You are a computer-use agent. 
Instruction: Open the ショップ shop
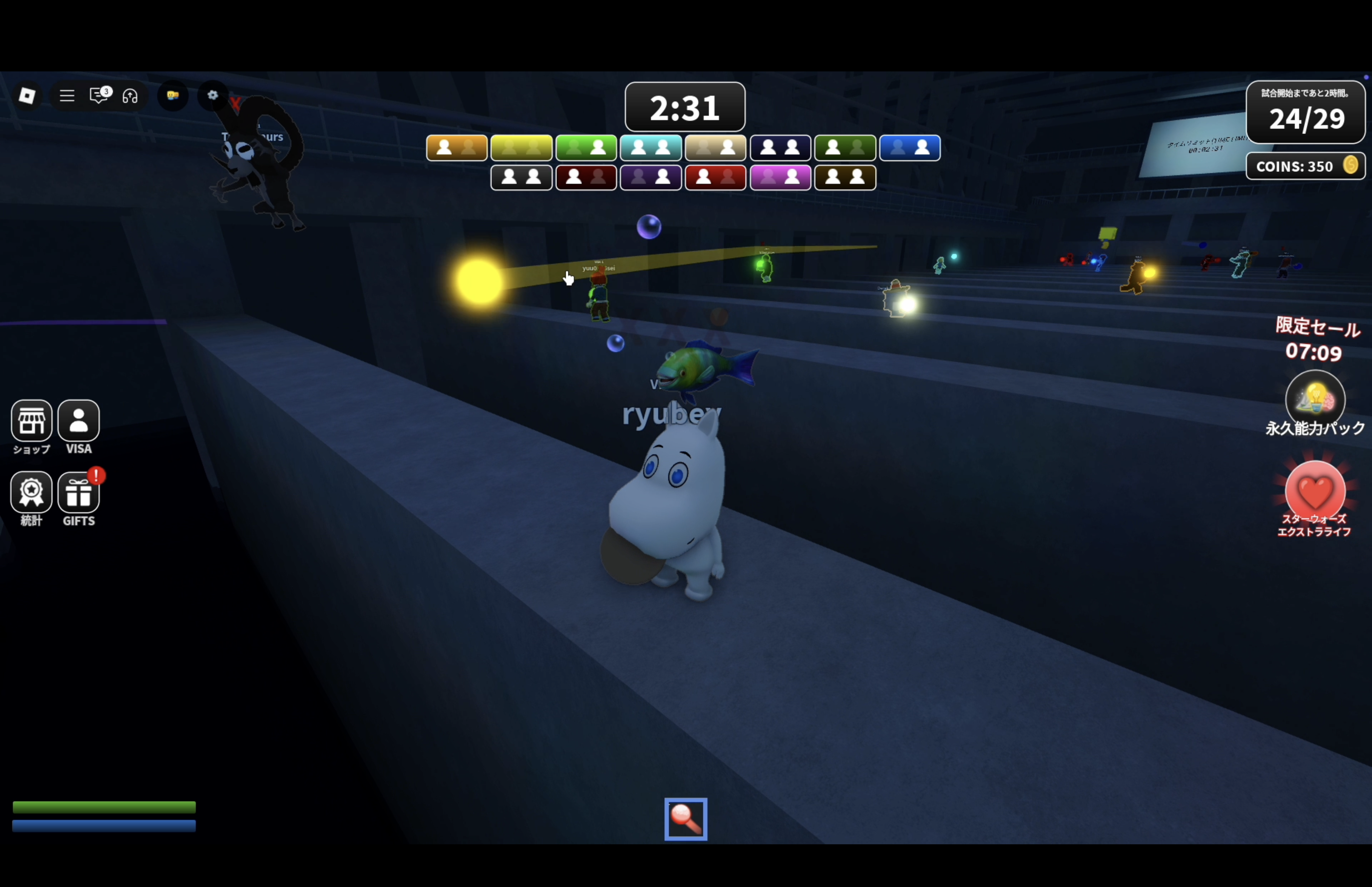[32, 421]
